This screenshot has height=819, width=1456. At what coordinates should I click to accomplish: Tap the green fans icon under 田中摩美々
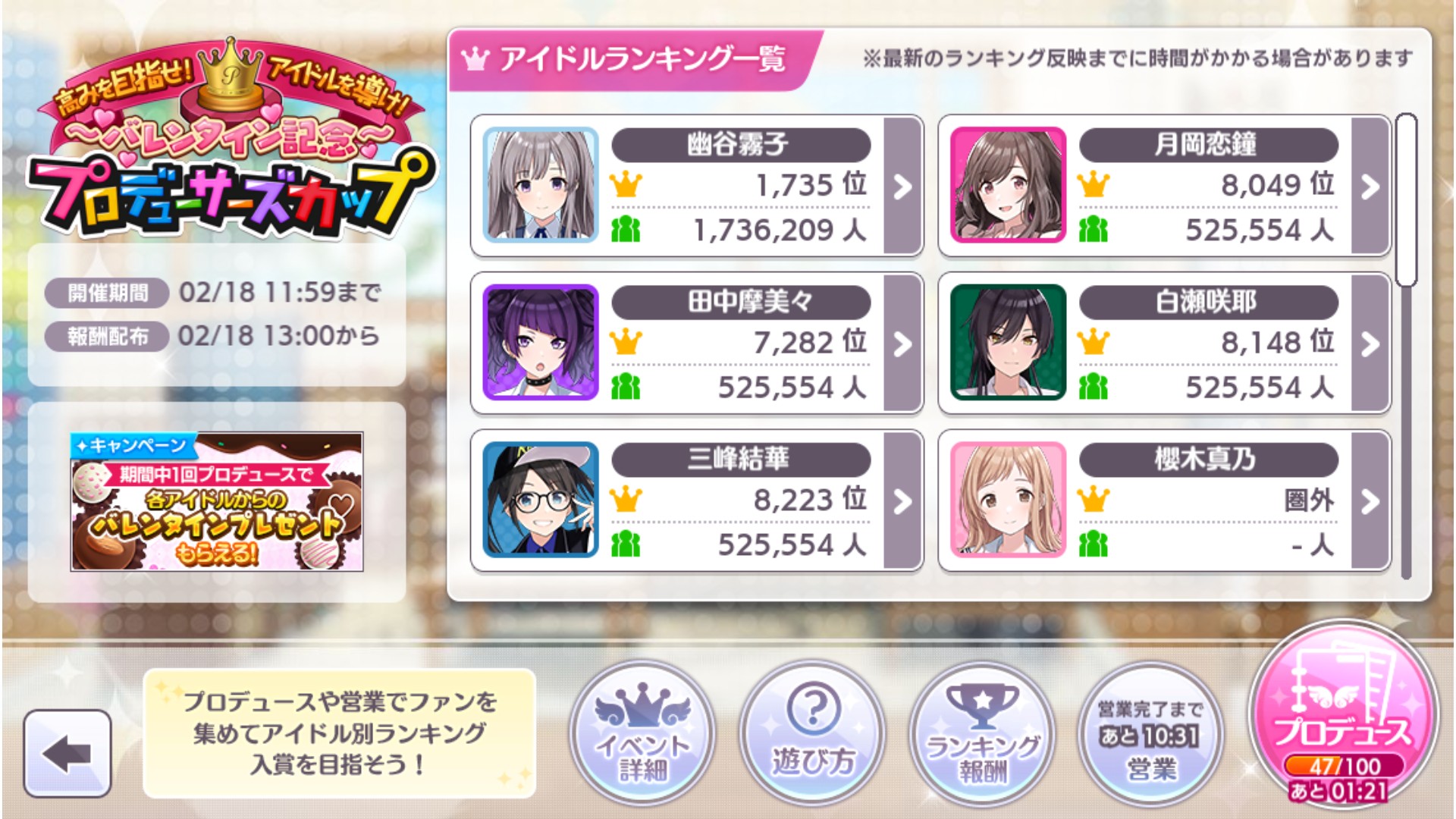tap(624, 385)
